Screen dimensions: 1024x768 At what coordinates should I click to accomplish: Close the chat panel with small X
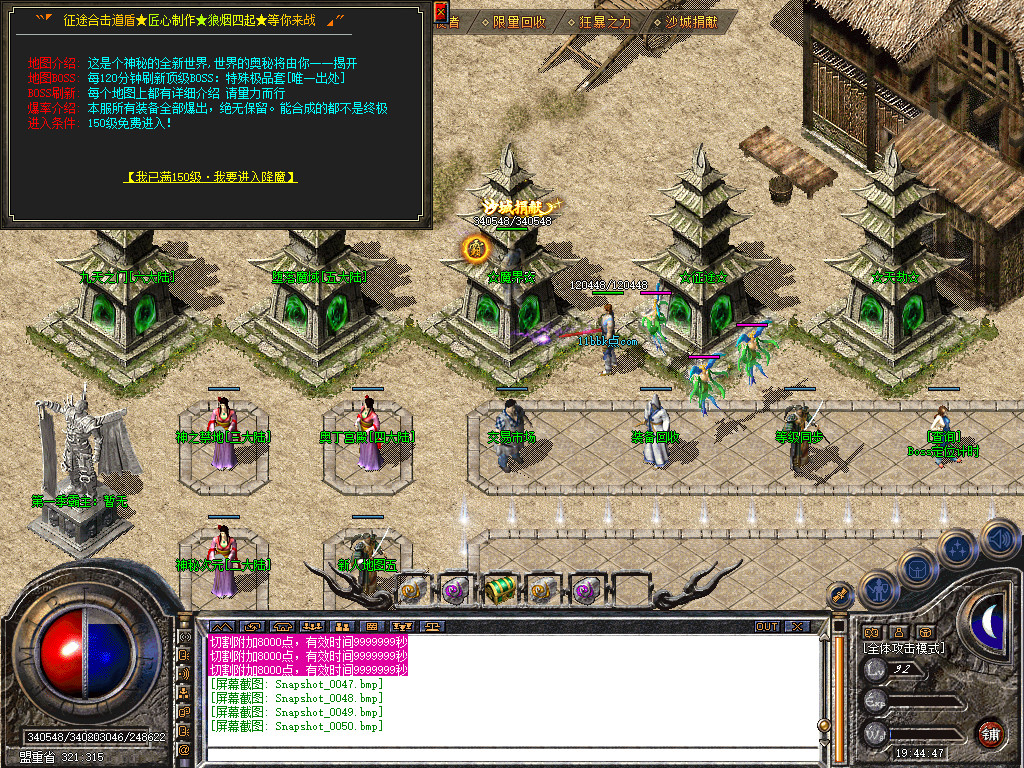pos(797,627)
